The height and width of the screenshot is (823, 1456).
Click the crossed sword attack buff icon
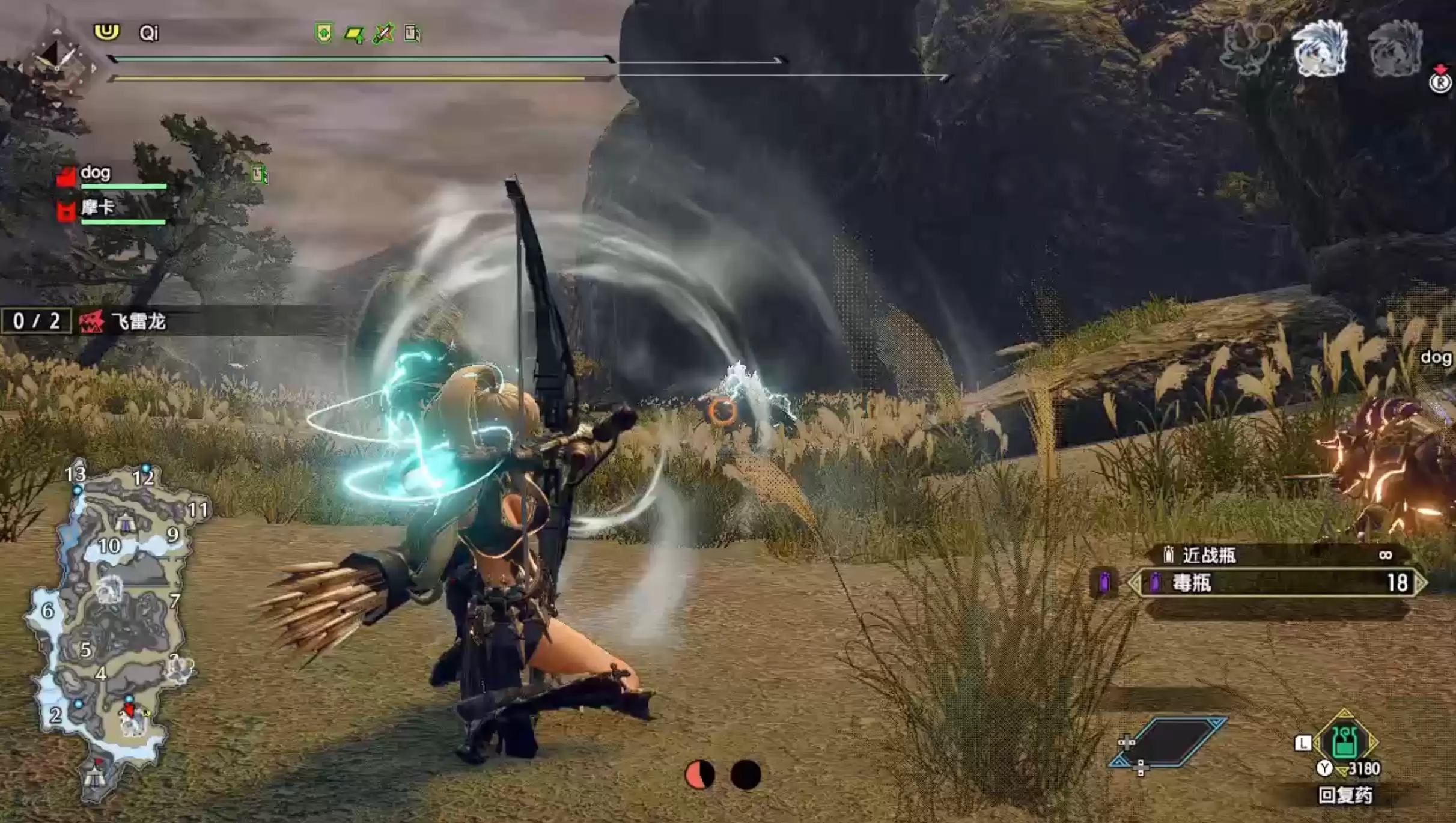[383, 33]
